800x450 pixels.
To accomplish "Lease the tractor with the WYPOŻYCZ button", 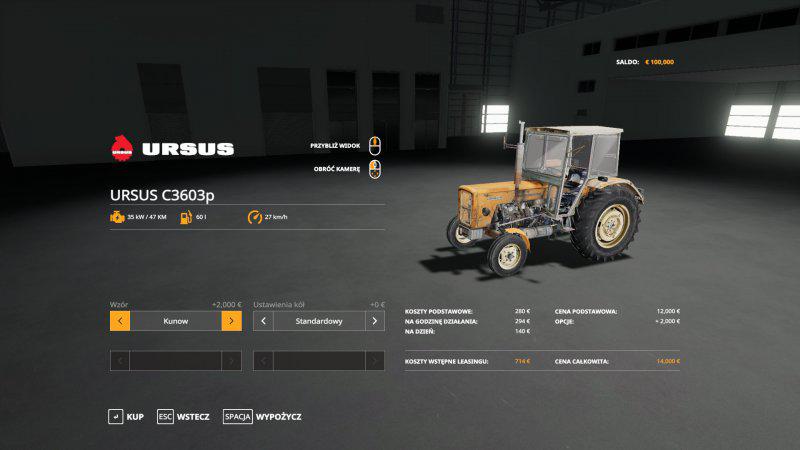I will [x=262, y=416].
